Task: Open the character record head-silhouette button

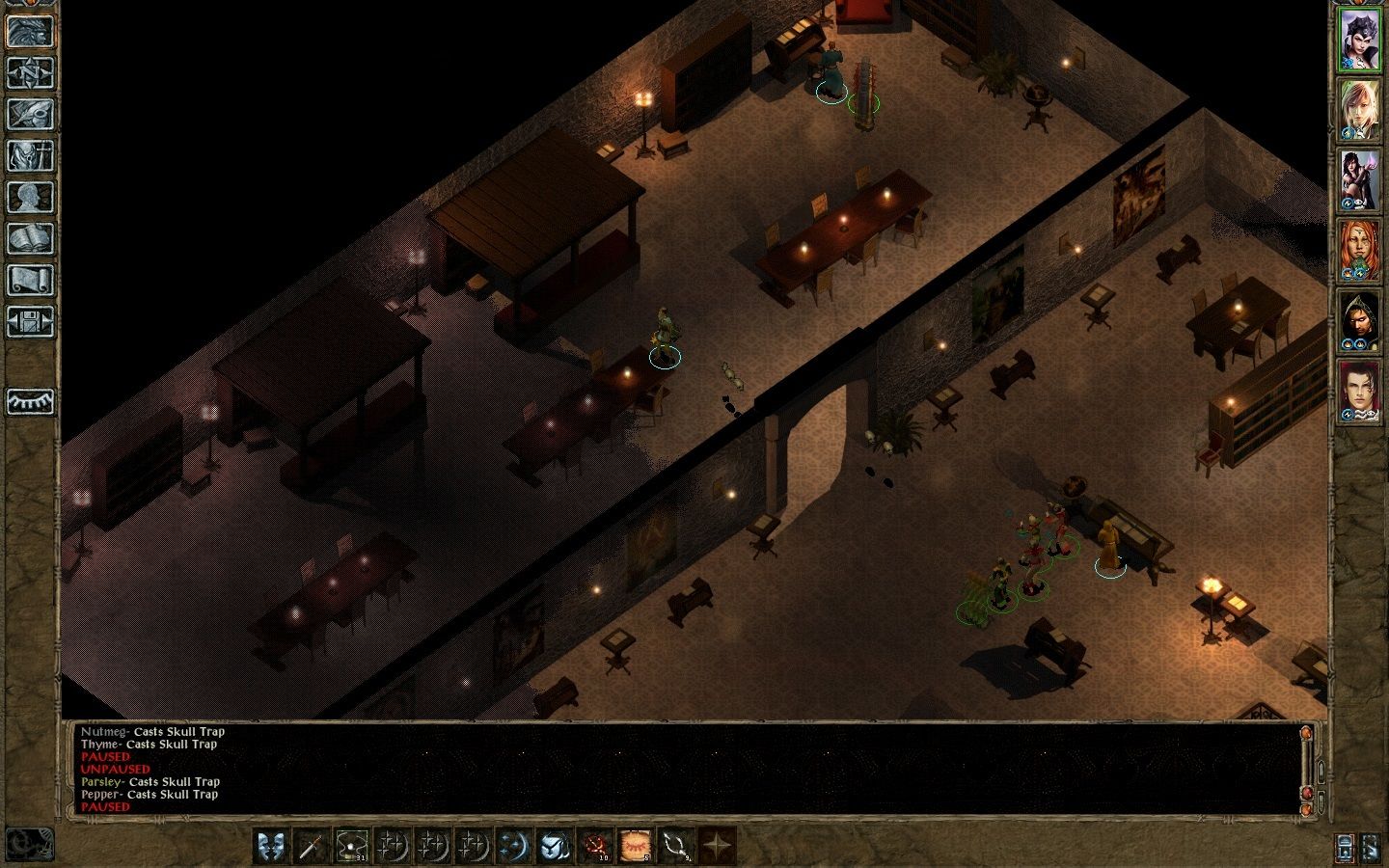Action: 31,197
